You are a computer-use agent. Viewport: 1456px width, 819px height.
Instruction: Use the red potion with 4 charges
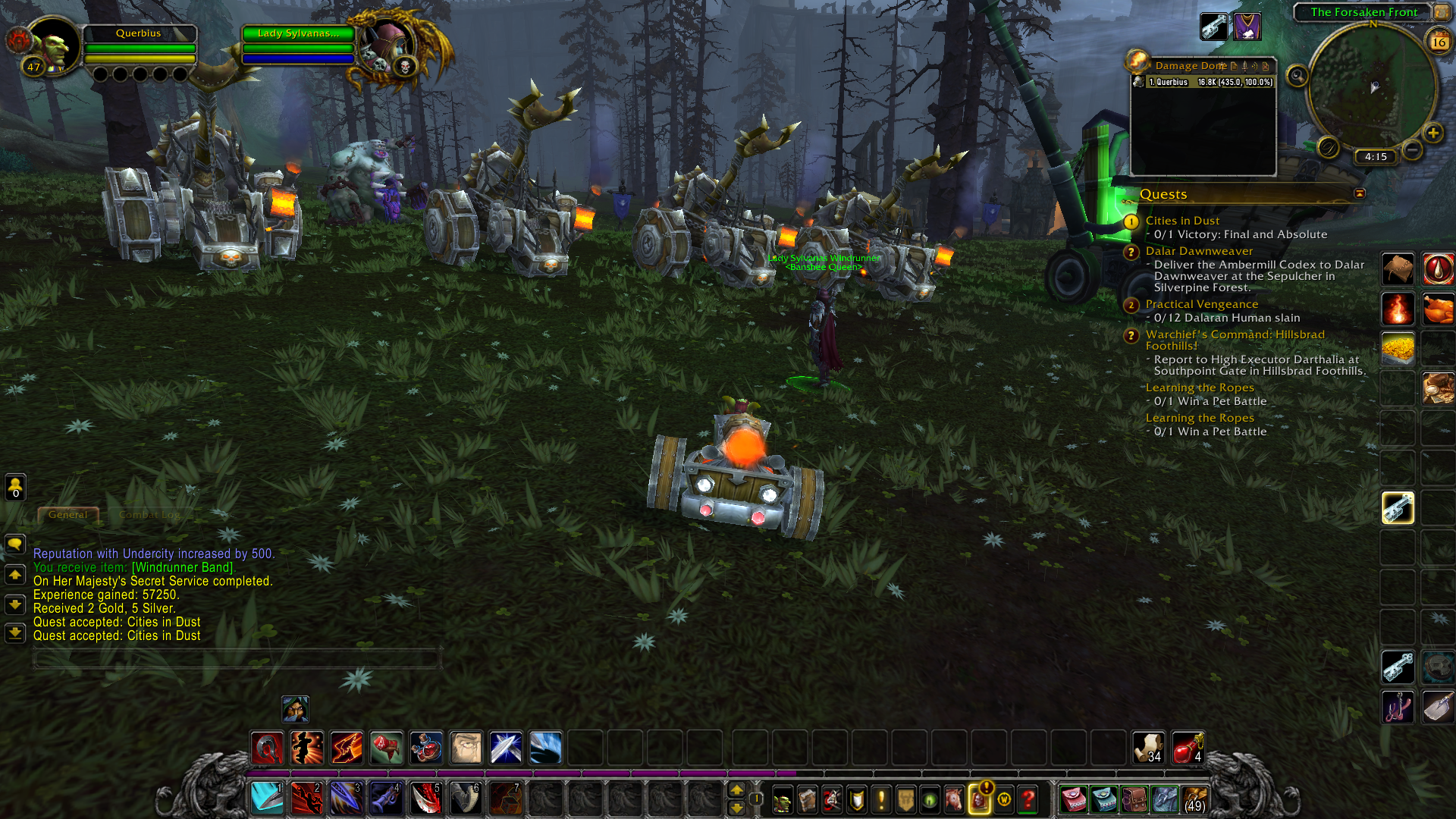coord(1187,748)
